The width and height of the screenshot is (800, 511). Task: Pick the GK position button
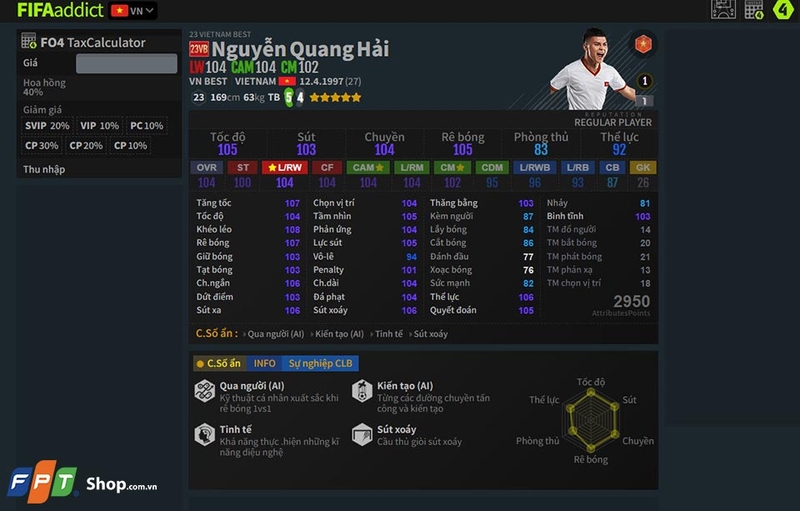click(x=643, y=167)
